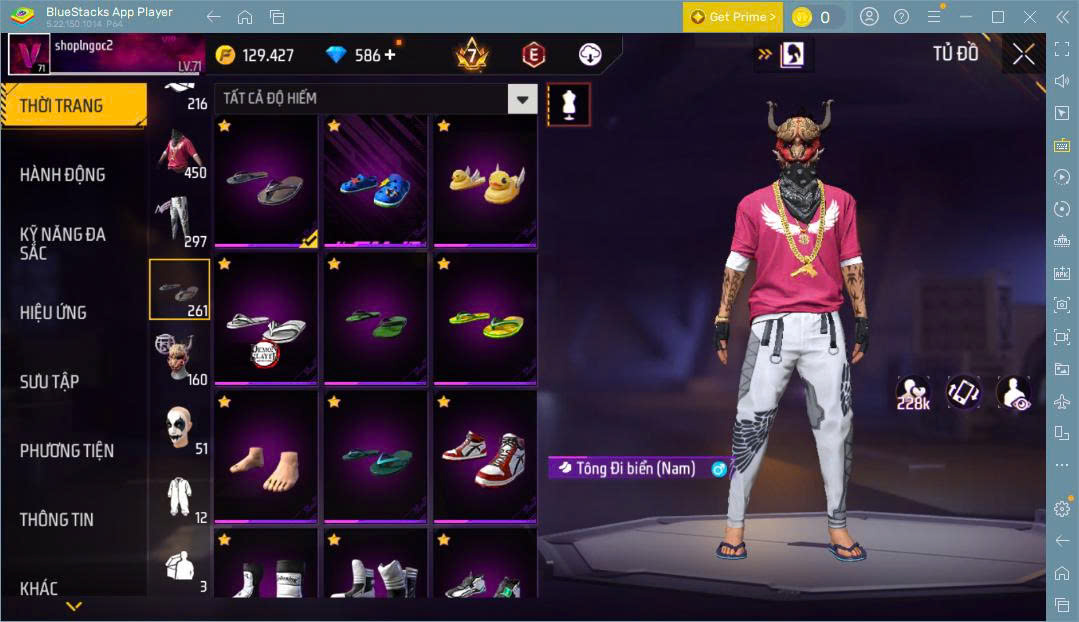Select the Demon Slayer white sandals
Viewport: 1079px width, 622px height.
click(x=265, y=319)
